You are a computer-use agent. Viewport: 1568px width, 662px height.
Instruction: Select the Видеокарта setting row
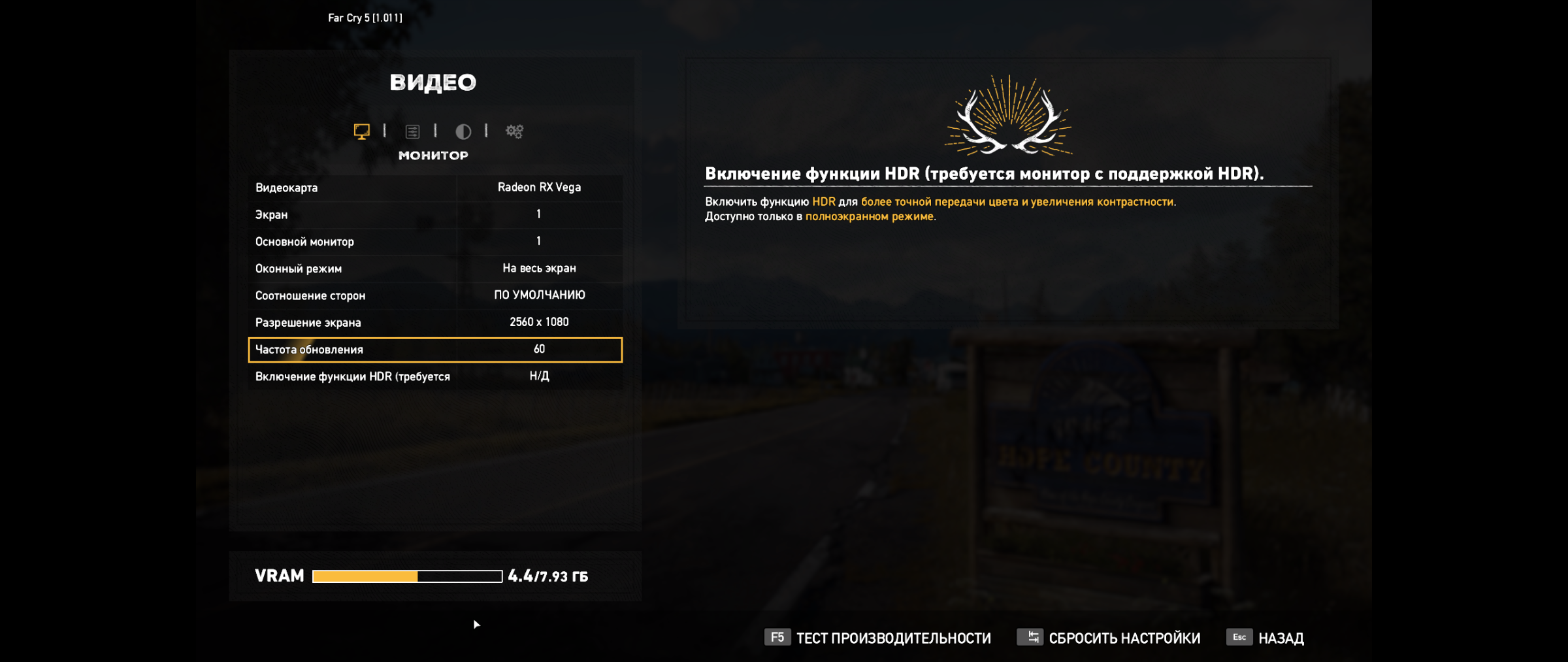tap(435, 188)
